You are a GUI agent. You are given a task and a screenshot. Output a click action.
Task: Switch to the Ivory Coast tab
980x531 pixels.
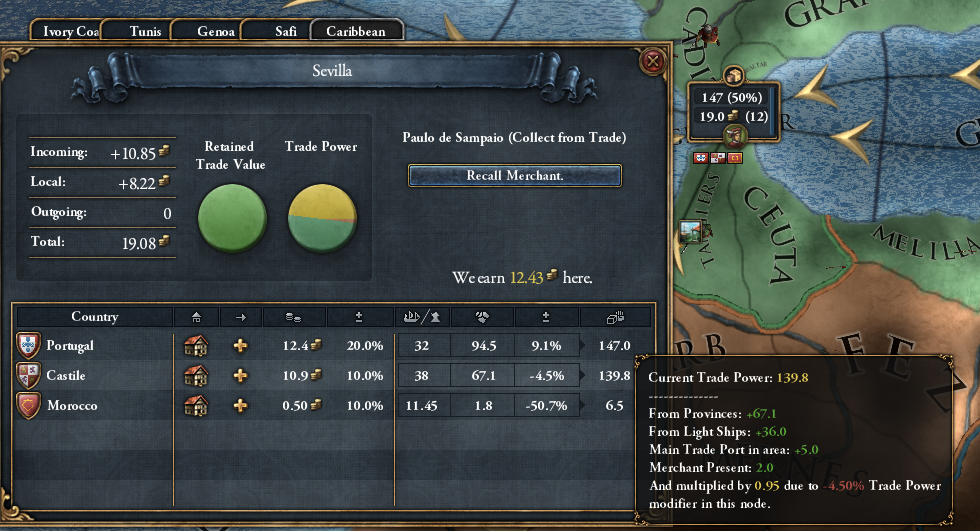pos(71,31)
